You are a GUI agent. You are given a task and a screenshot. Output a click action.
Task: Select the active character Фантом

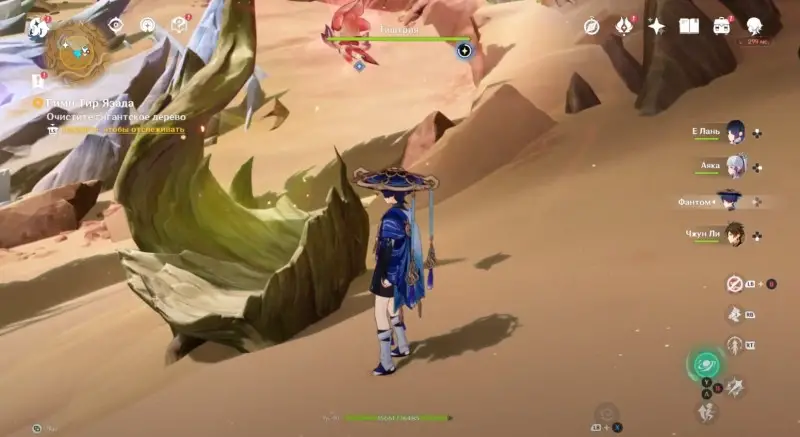pyautogui.click(x=728, y=201)
